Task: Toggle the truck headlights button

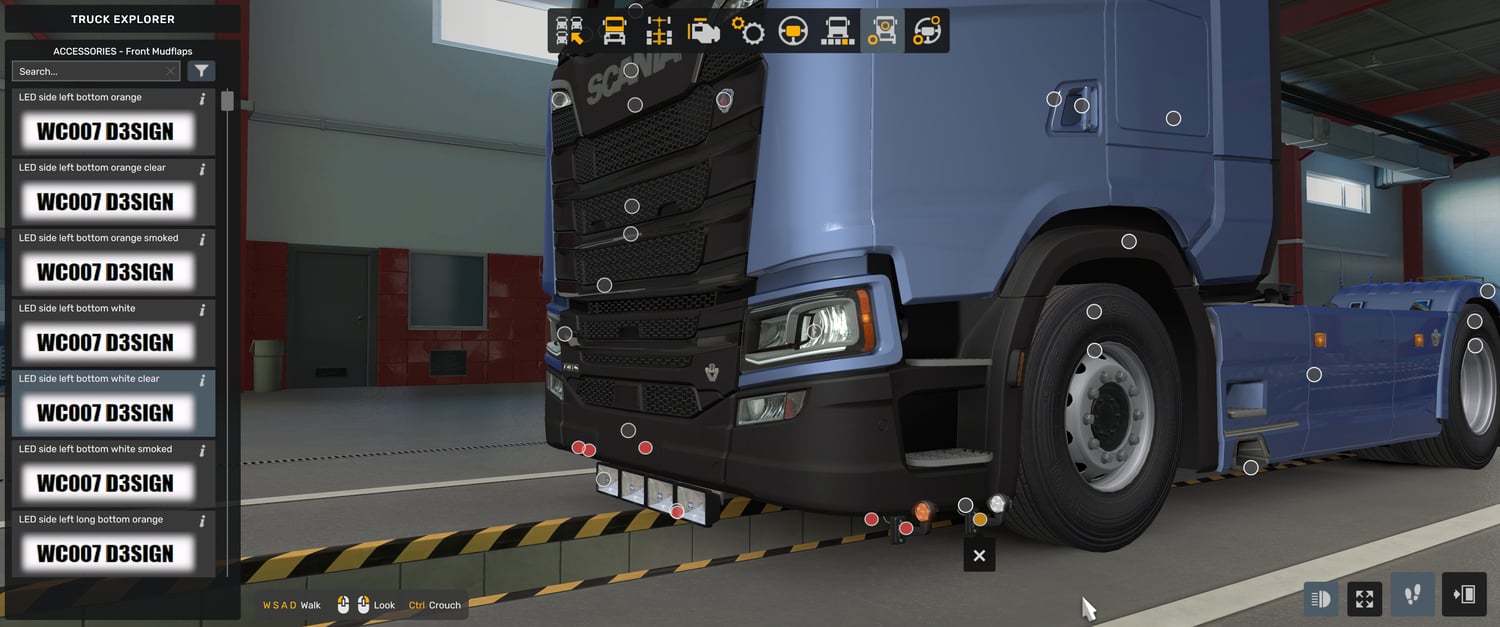Action: click(x=1320, y=599)
